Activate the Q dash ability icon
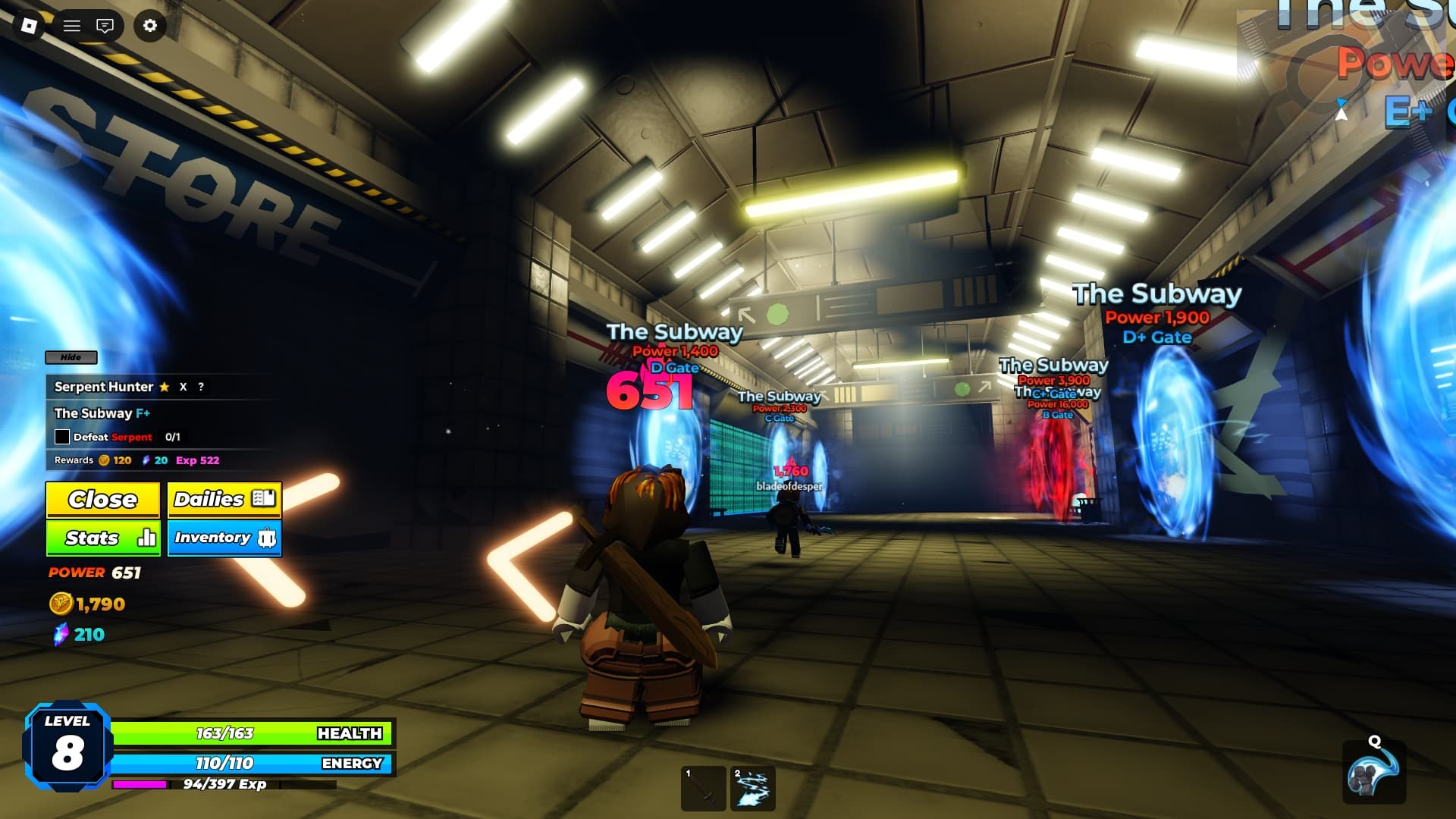 (1374, 773)
